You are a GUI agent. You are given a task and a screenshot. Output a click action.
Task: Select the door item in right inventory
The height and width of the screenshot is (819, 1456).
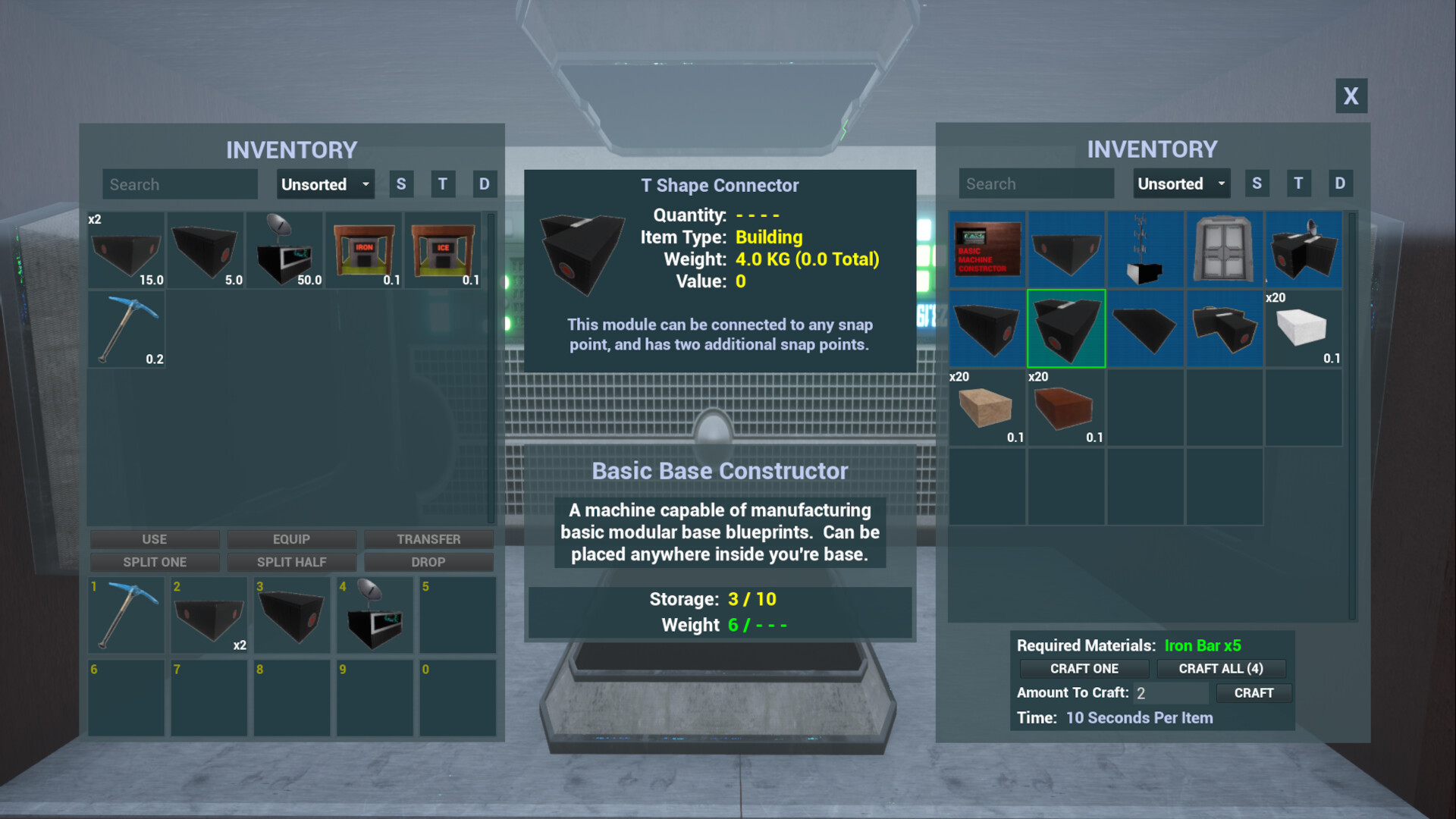pos(1224,249)
